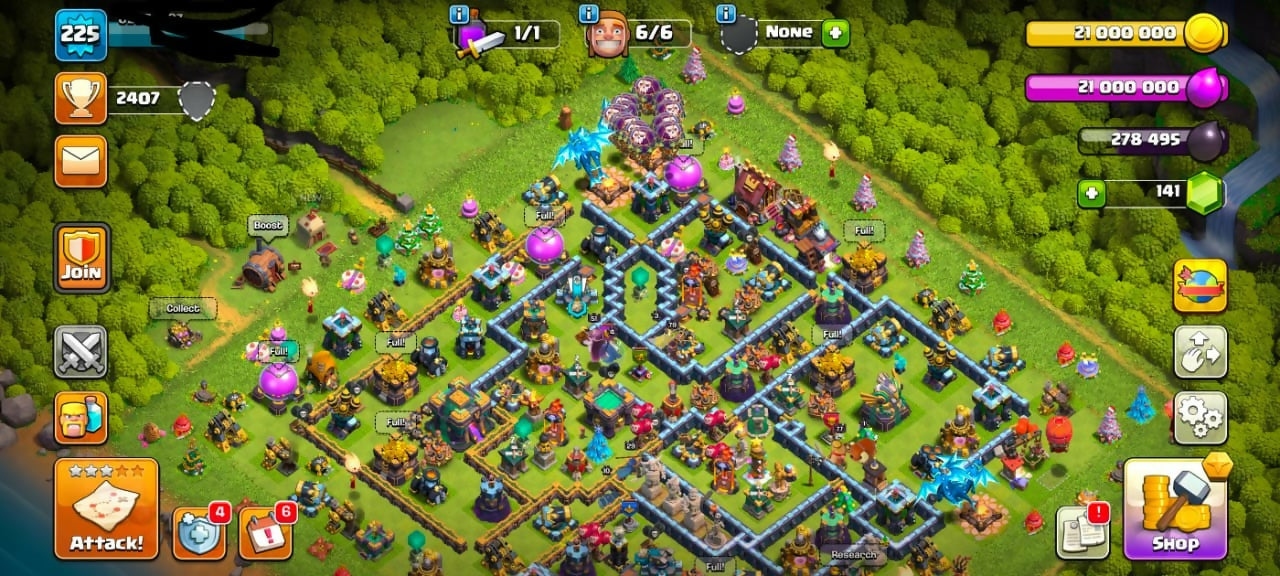This screenshot has height=576, width=1280.
Task: Open the Shop
Action: [1175, 510]
